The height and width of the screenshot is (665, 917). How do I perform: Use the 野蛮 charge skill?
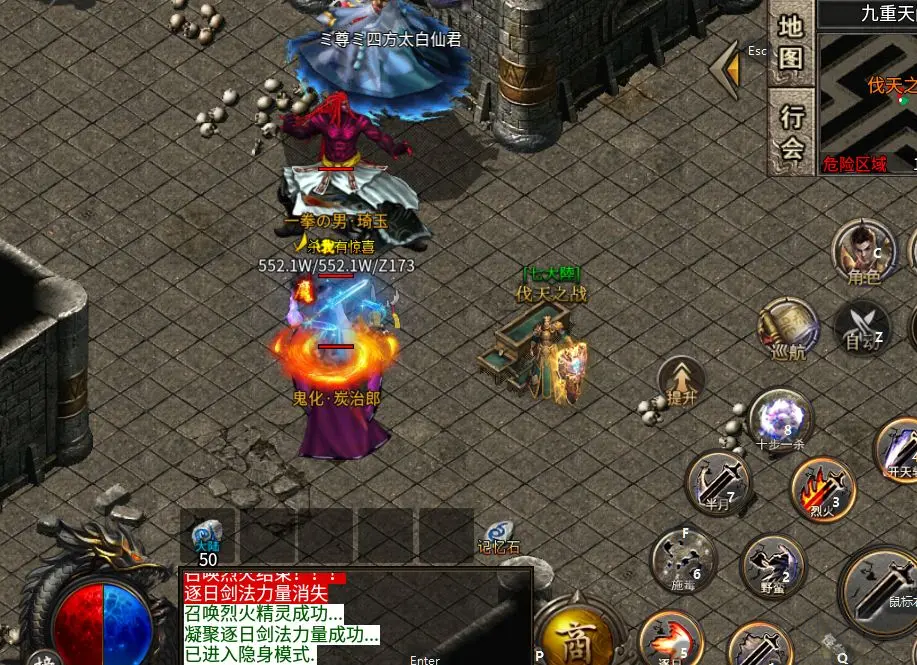pos(773,566)
